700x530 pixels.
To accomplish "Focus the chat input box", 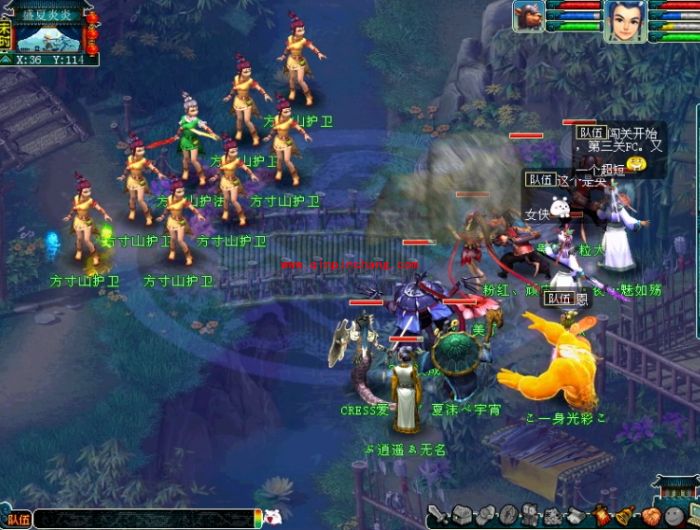I will [x=145, y=519].
